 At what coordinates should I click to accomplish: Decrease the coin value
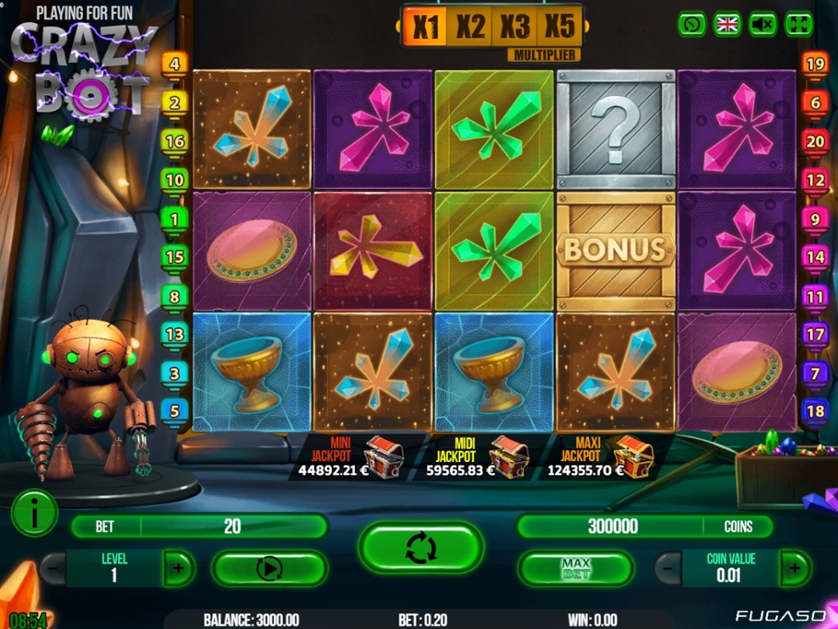click(669, 568)
